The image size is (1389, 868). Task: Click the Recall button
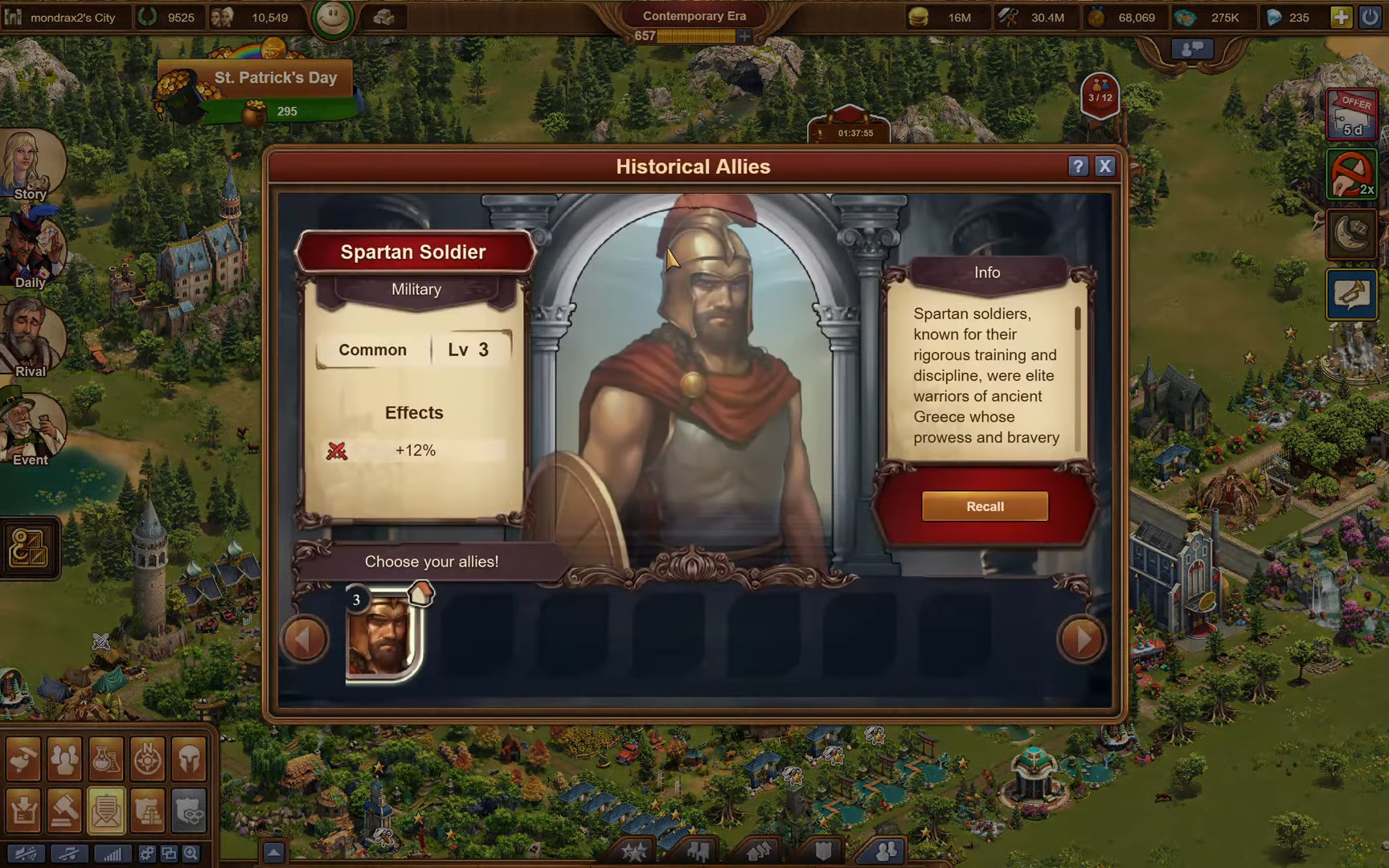[x=985, y=506]
